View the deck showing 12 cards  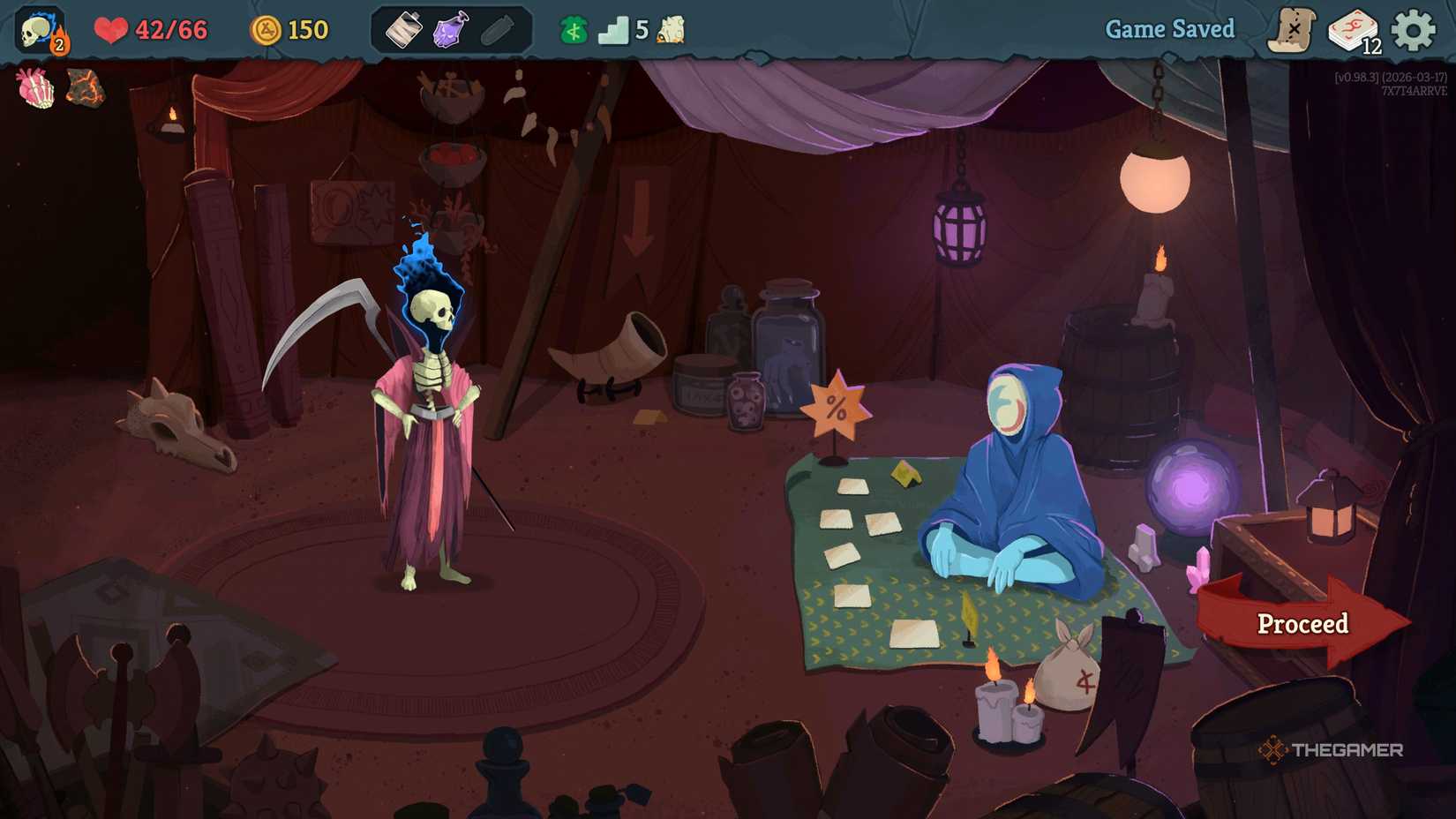point(1354,28)
